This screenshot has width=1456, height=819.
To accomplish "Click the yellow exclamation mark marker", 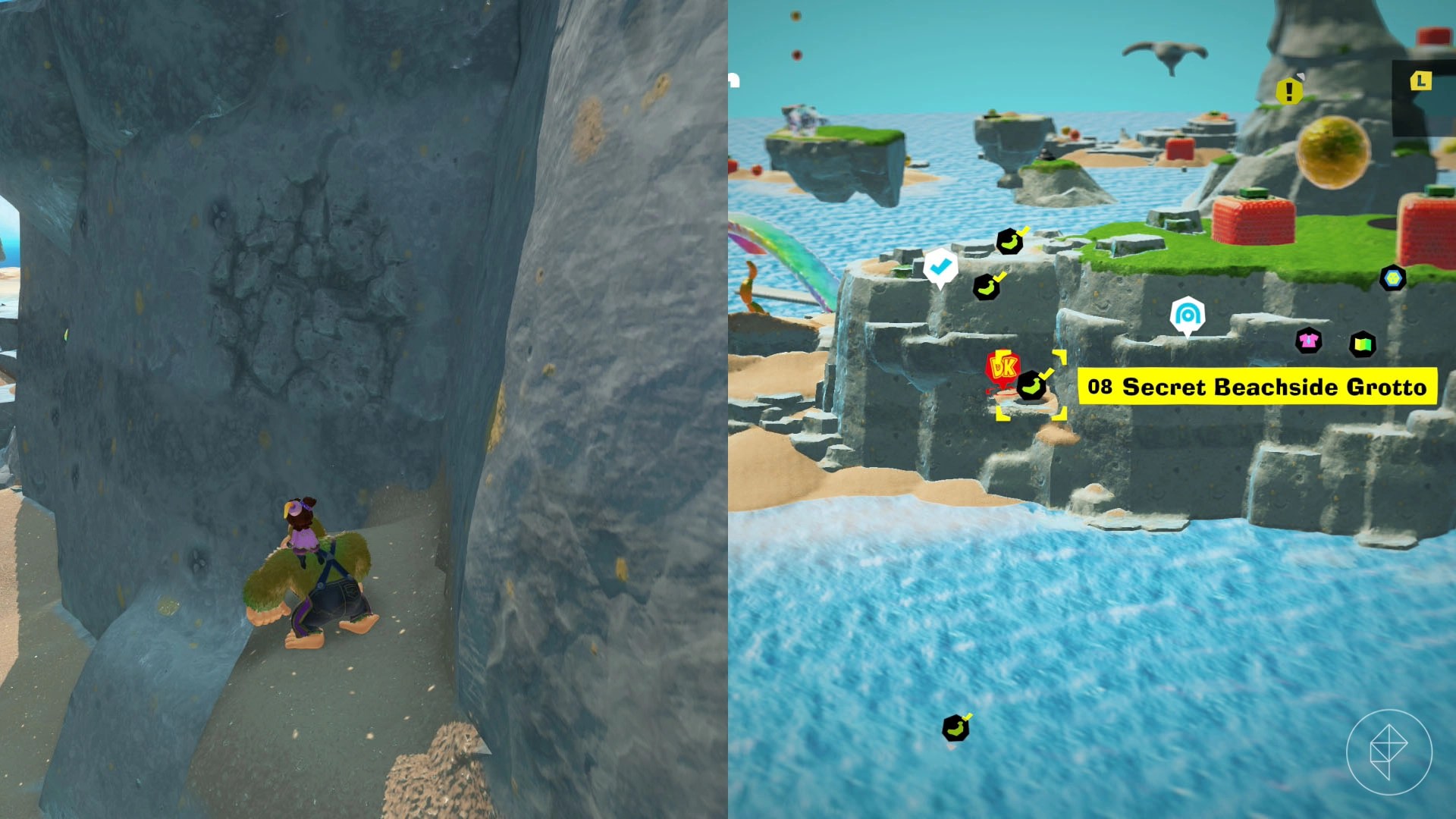I will 1288,92.
